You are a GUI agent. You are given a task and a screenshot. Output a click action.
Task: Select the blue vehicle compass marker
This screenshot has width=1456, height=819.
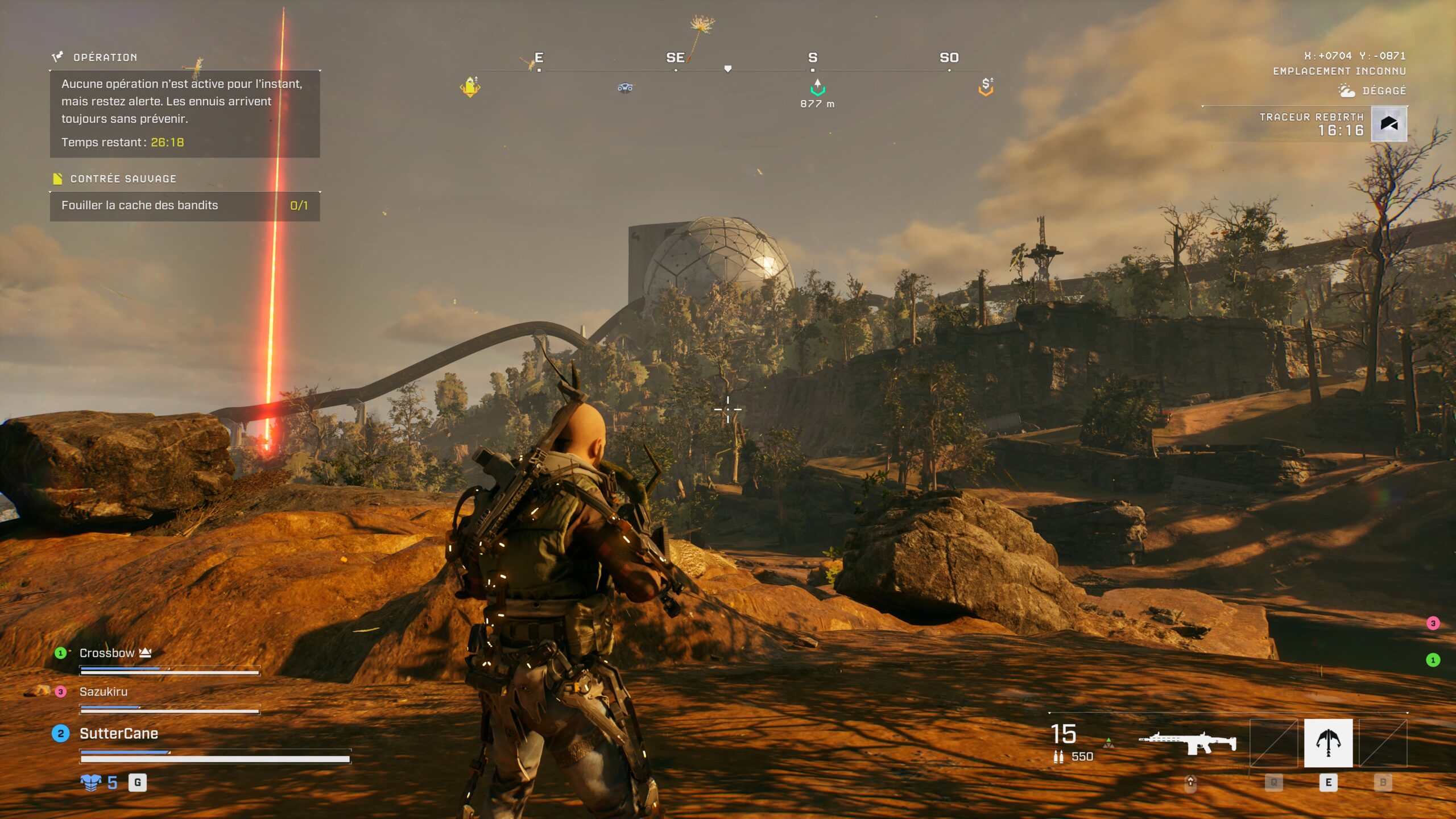625,88
